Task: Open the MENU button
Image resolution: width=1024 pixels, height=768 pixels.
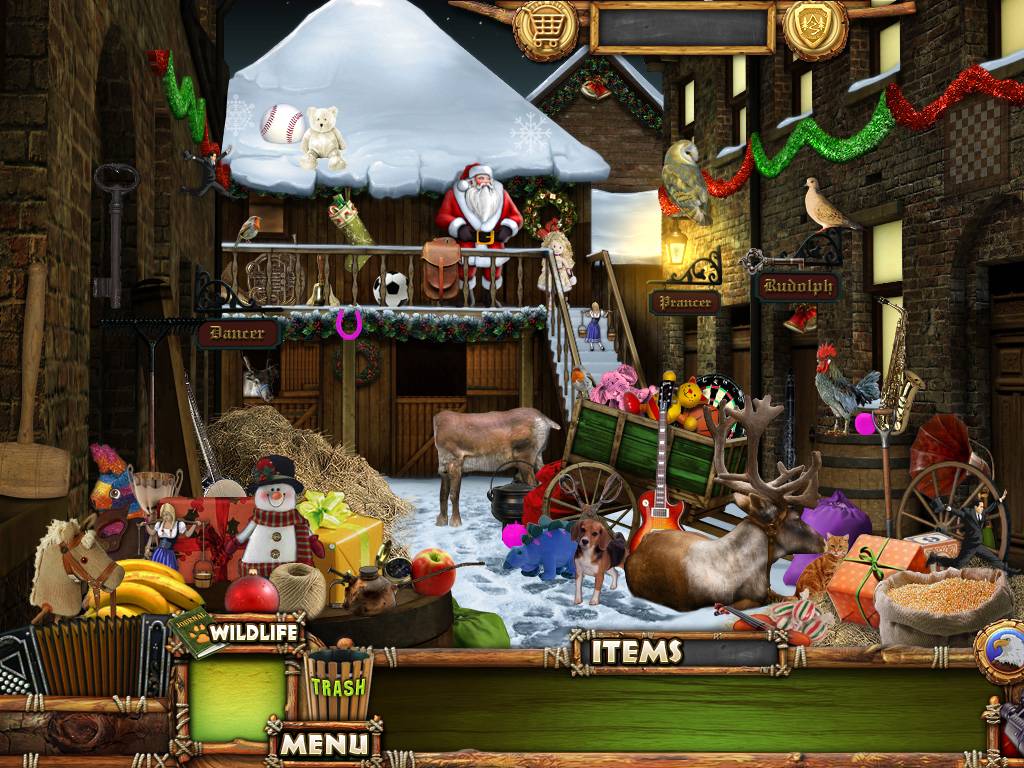Action: (x=324, y=743)
